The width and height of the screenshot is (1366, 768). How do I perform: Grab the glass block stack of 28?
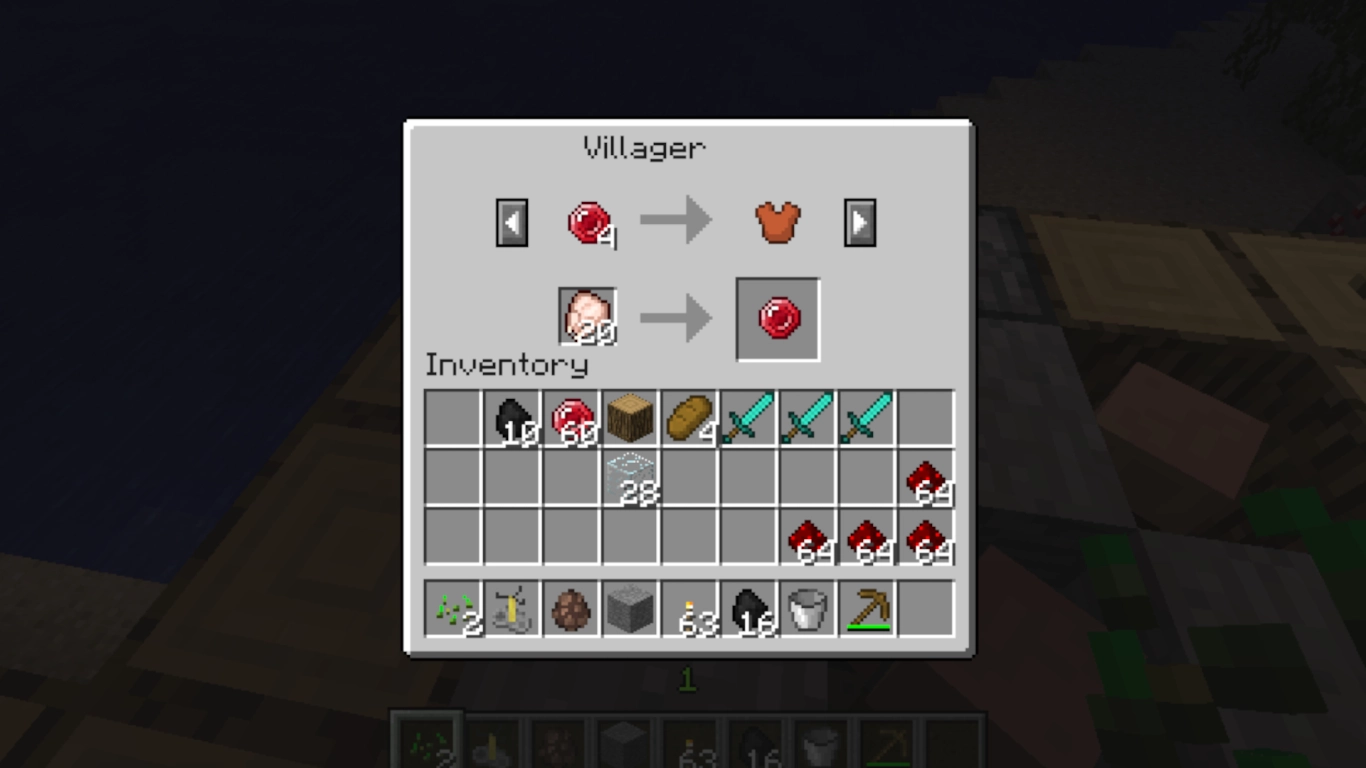630,477
